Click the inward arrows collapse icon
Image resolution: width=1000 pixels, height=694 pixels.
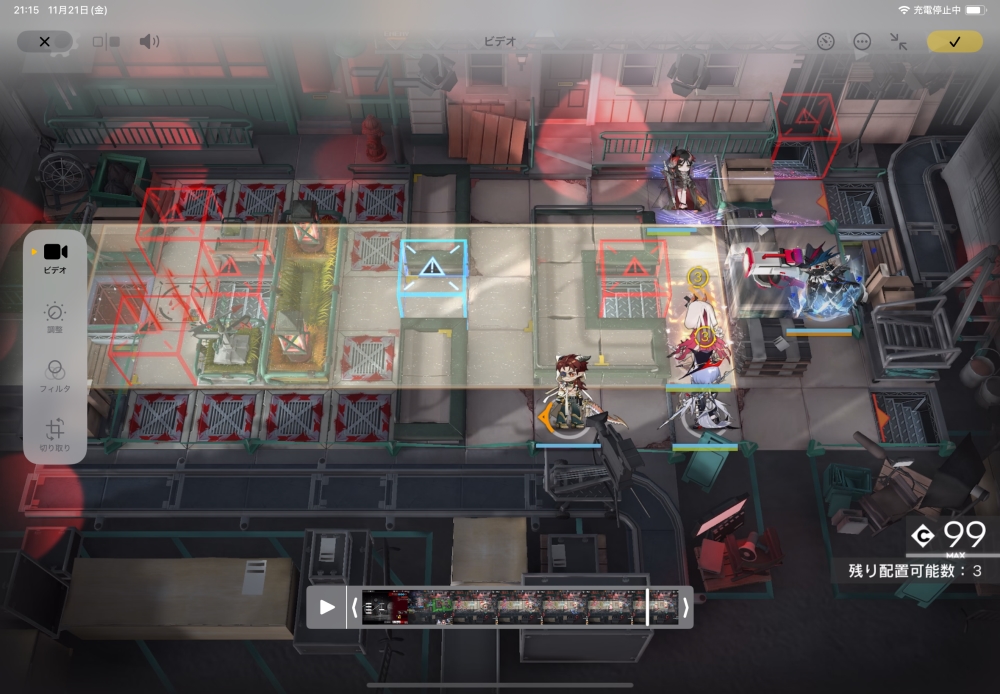(x=898, y=42)
